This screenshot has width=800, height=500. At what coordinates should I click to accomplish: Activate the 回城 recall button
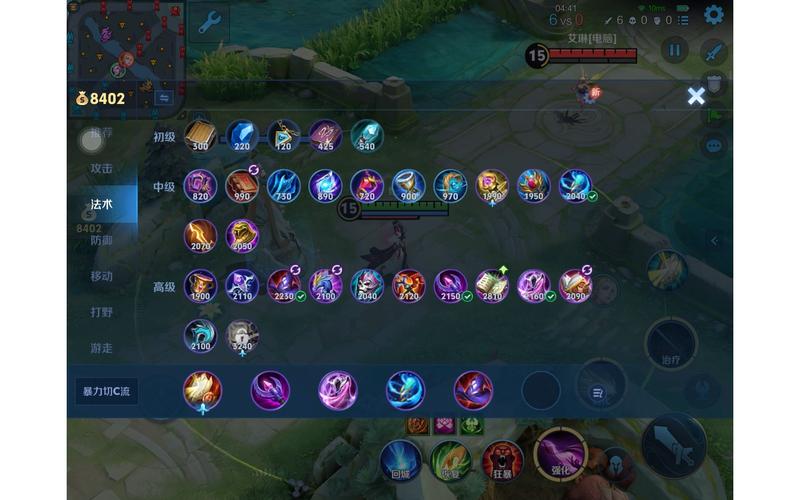(400, 462)
